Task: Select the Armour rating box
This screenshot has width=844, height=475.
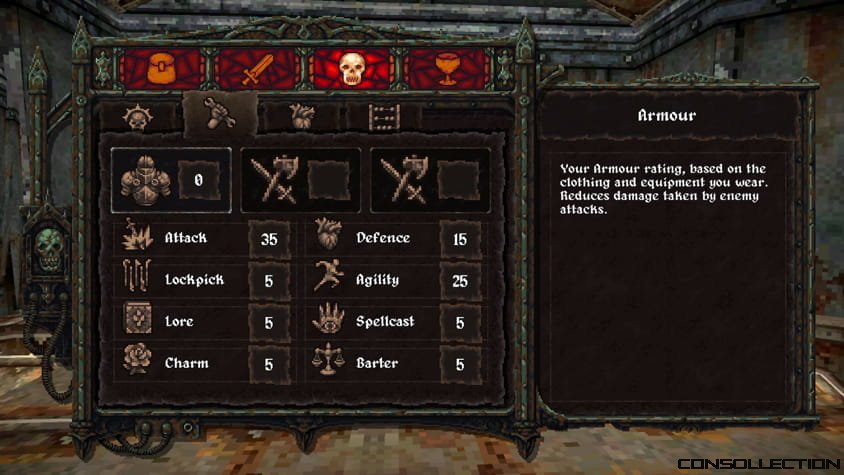Action: [171, 180]
